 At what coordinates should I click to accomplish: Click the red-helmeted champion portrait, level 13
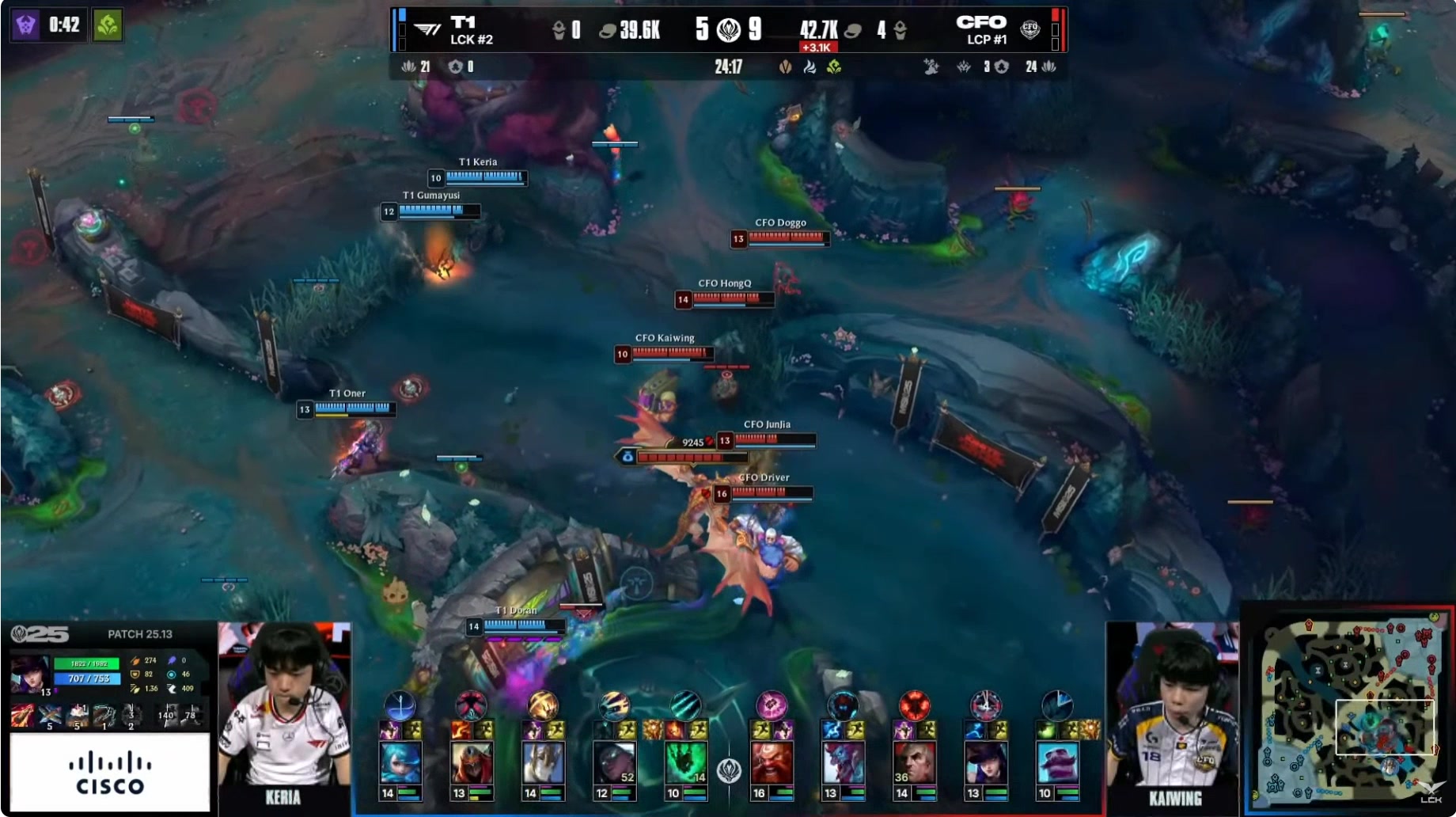click(472, 762)
